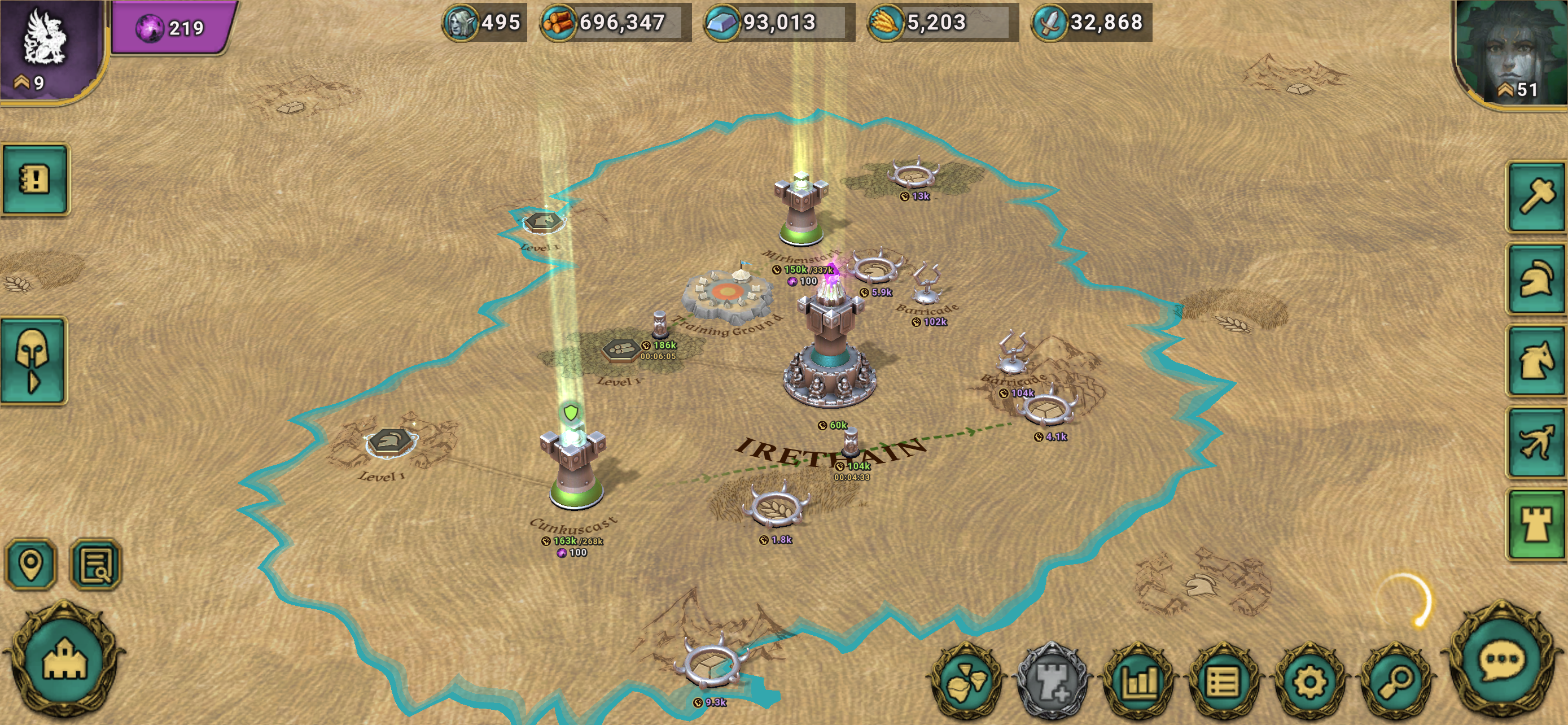Check the purple orb currency counter
1568x725 pixels.
click(172, 28)
